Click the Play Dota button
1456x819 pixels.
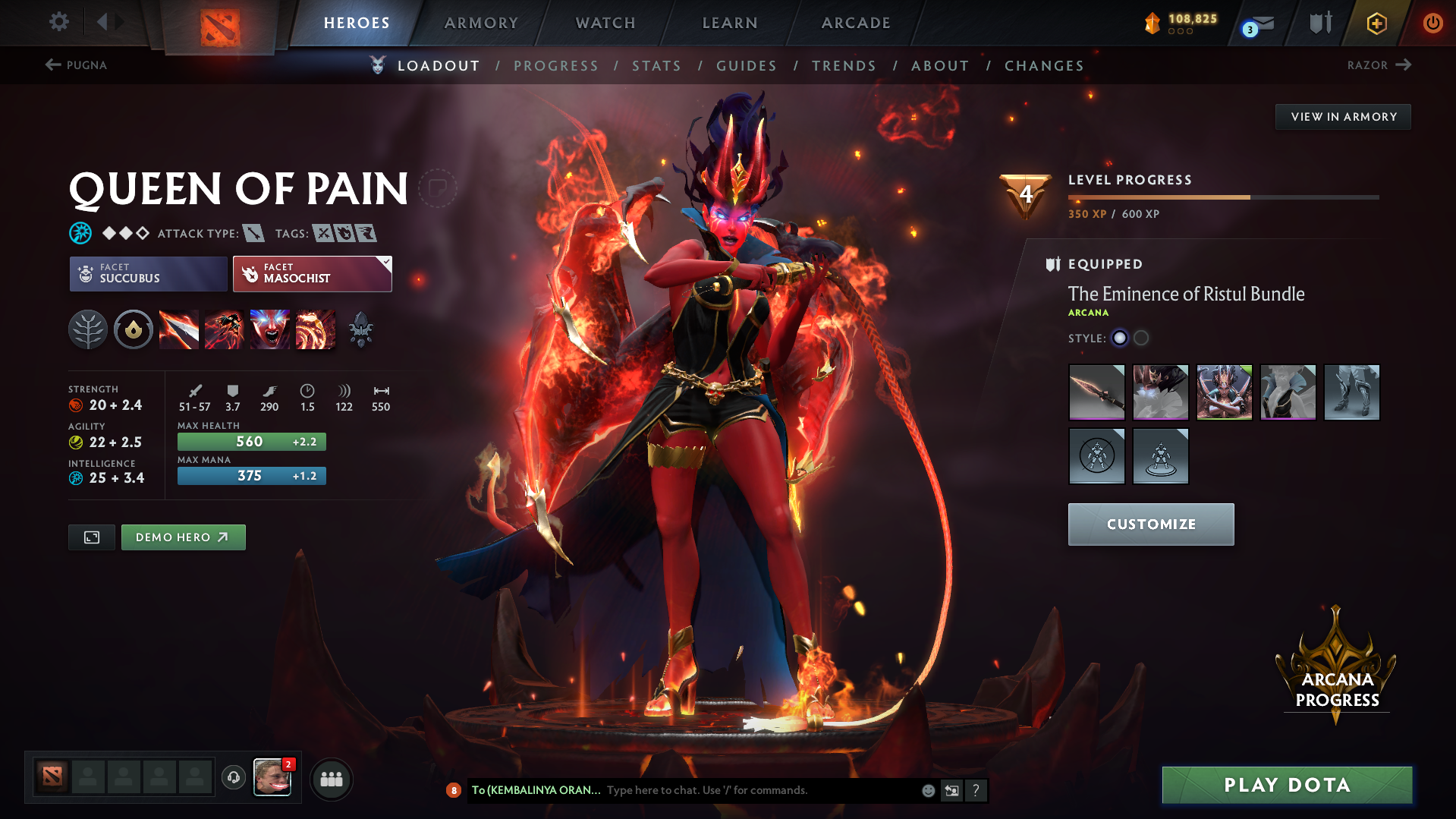tap(1287, 785)
